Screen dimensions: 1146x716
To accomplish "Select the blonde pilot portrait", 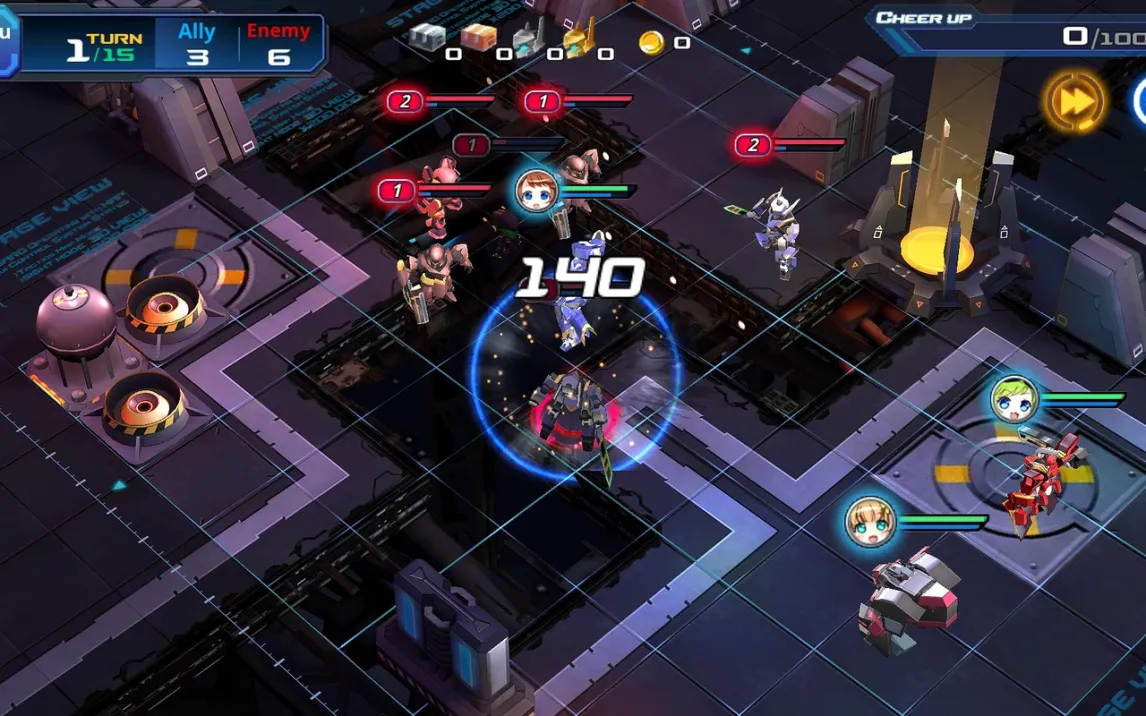I will pos(869,522).
